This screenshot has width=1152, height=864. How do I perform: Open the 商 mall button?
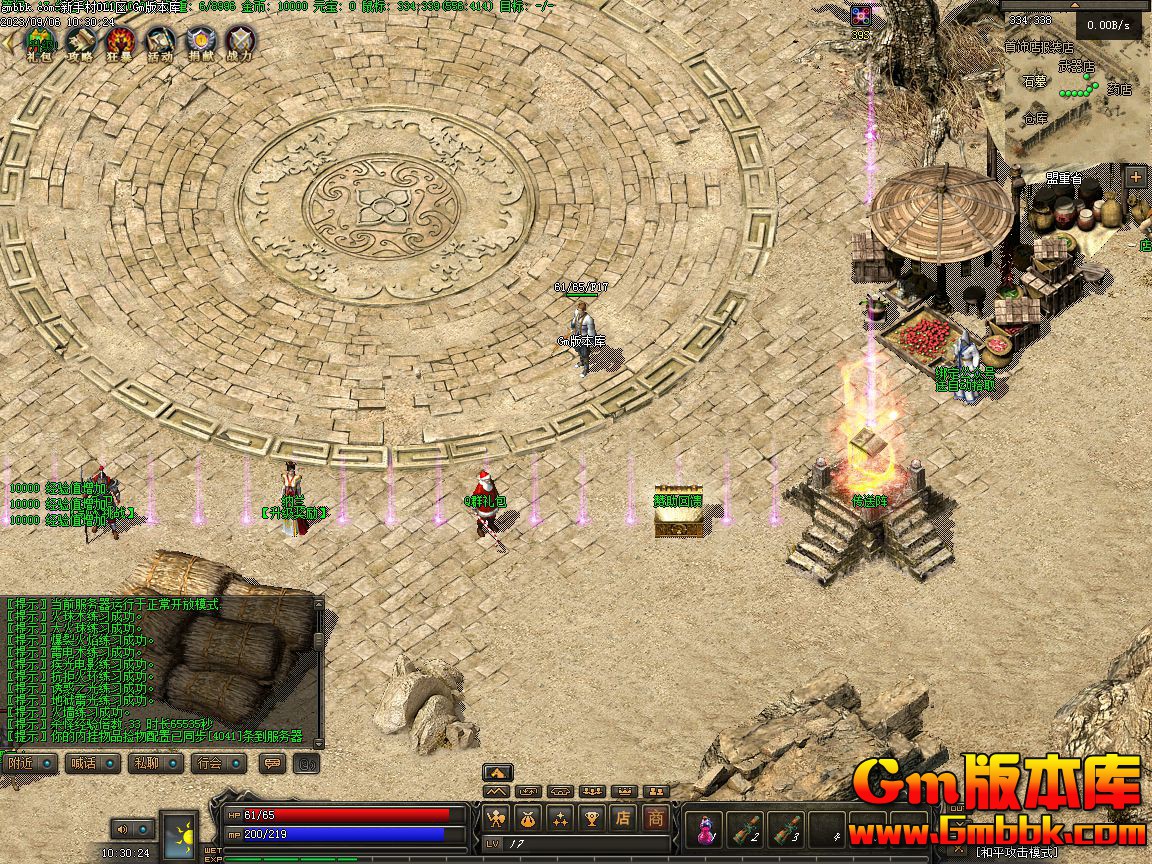tap(655, 818)
